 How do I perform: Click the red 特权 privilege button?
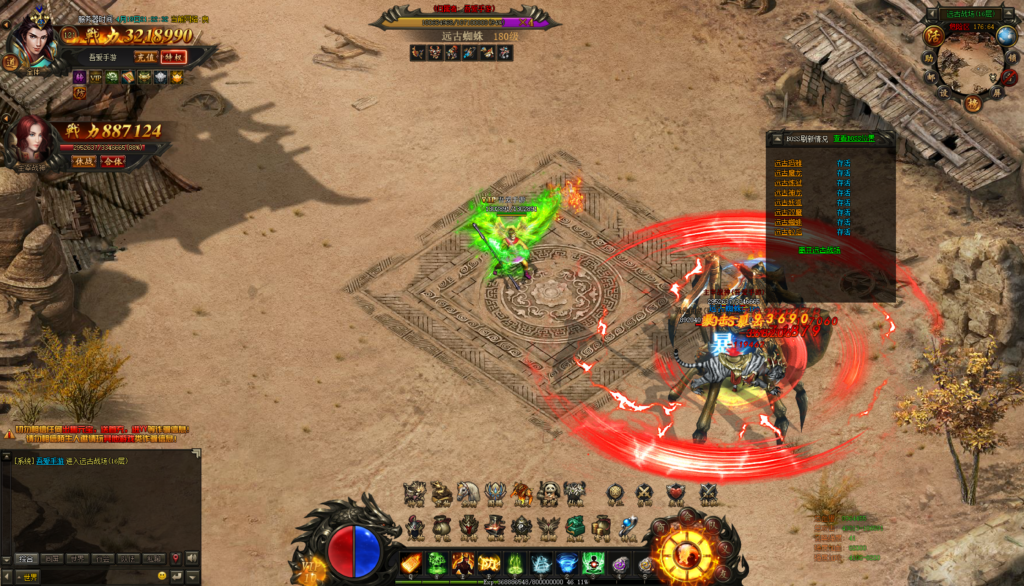pyautogui.click(x=173, y=57)
